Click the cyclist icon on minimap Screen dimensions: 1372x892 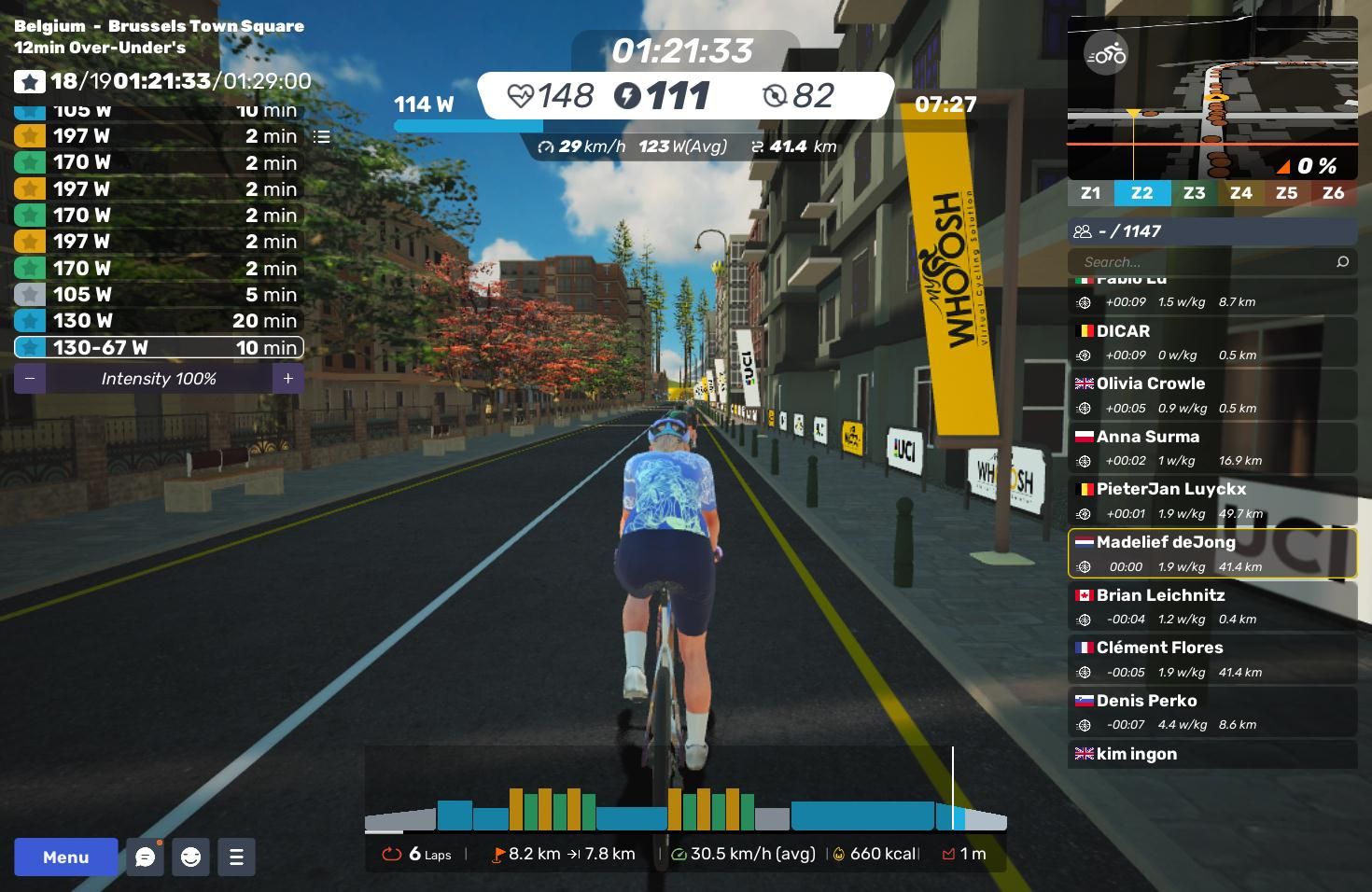tap(1106, 55)
